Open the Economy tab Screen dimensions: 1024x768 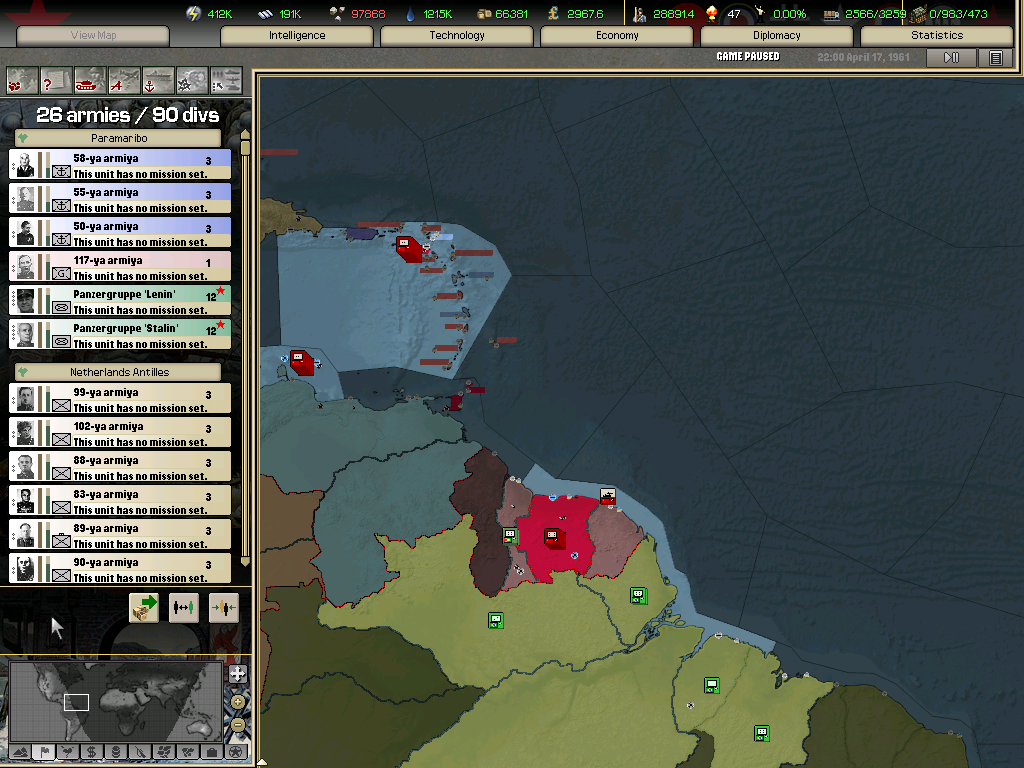tap(617, 36)
